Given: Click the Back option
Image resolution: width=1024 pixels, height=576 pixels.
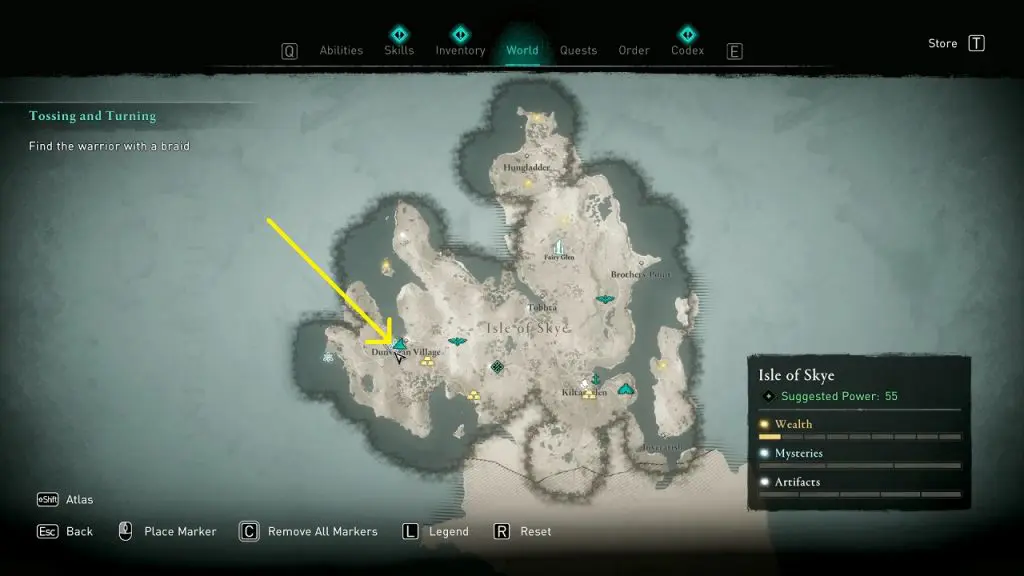Looking at the screenshot, I should (79, 532).
